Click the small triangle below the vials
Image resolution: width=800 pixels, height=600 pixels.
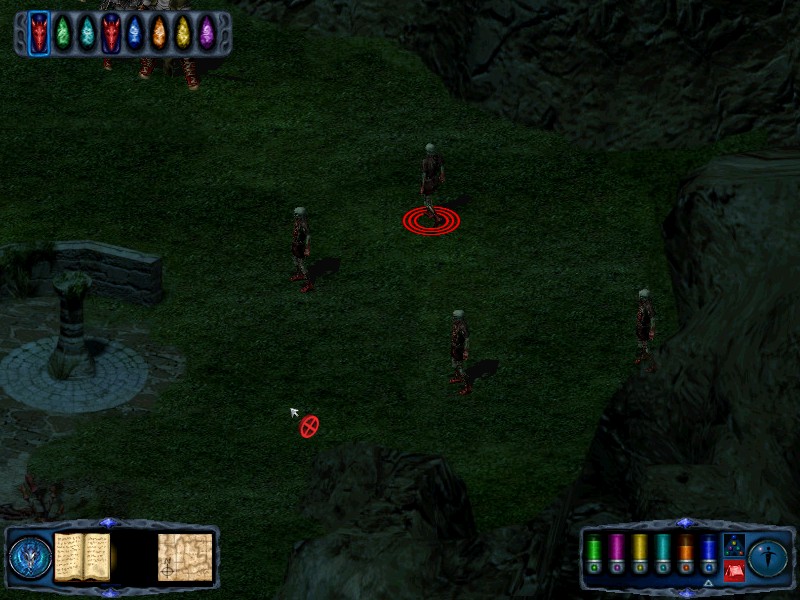click(x=708, y=583)
